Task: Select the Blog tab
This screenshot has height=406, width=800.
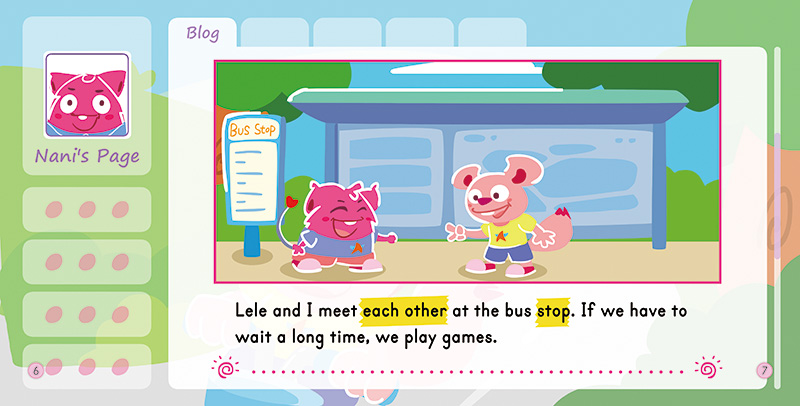Action: coord(203,32)
